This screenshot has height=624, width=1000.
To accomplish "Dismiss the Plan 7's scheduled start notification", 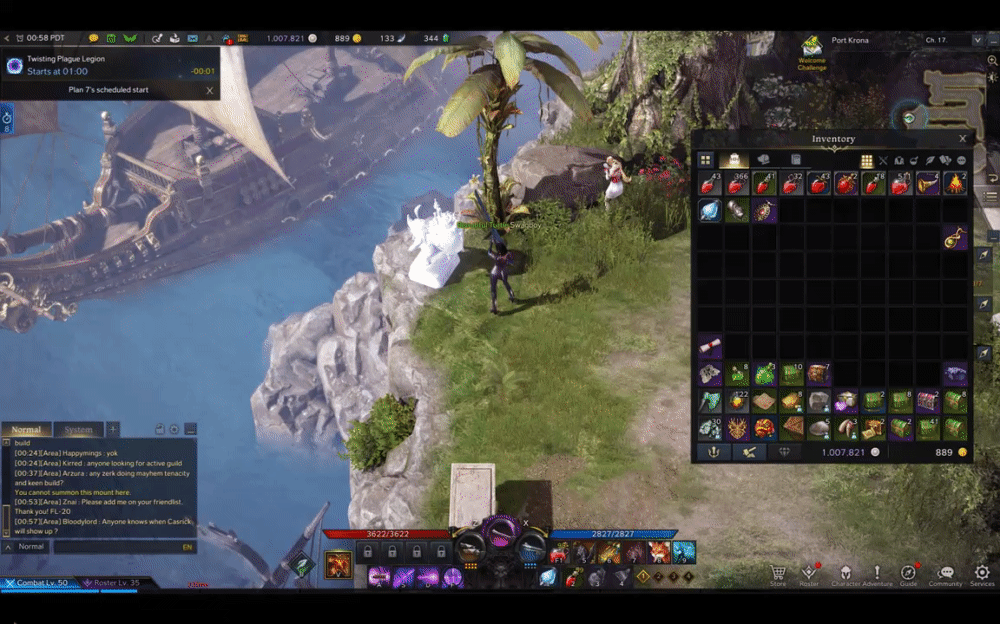I will click(x=209, y=90).
